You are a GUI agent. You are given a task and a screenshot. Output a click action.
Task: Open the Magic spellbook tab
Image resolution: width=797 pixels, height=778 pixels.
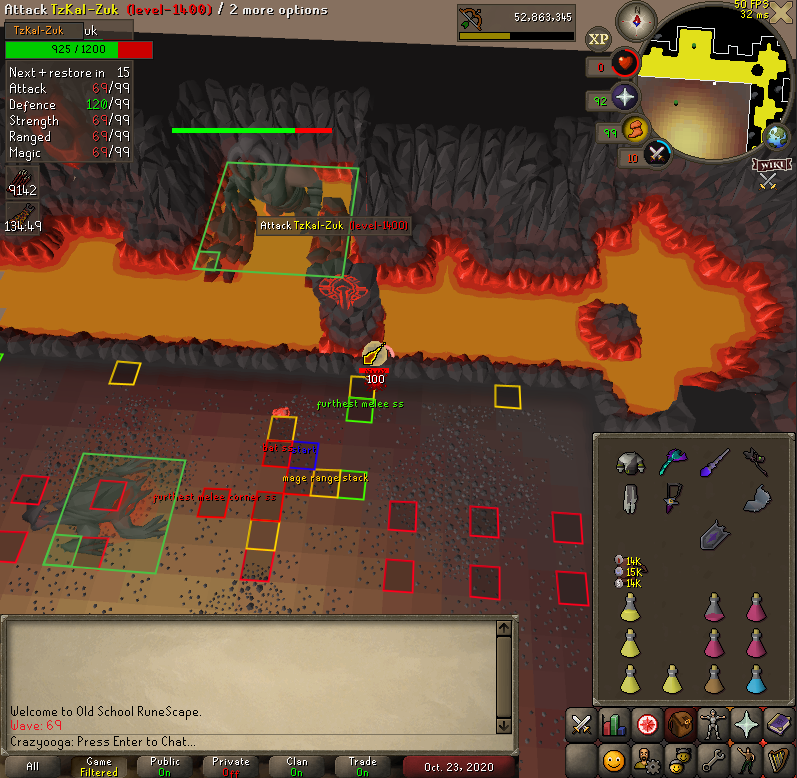pyautogui.click(x=779, y=724)
